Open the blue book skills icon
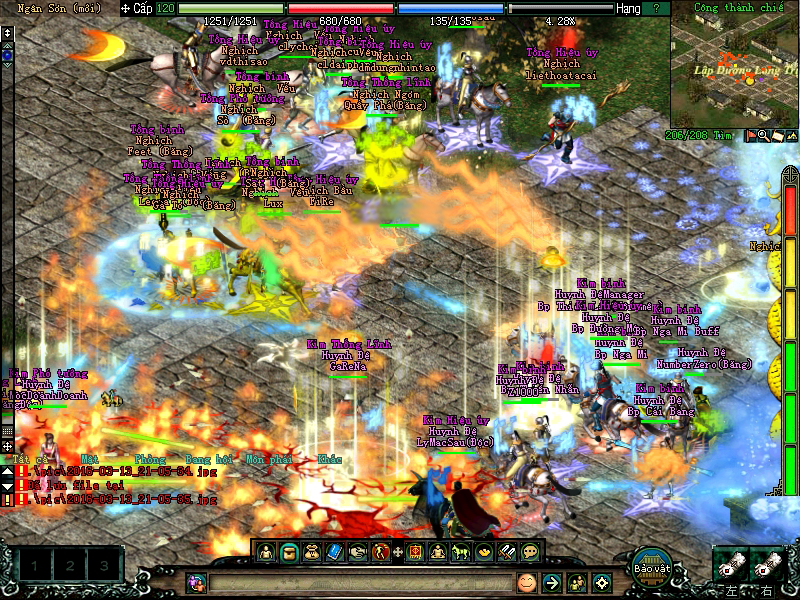 click(335, 551)
